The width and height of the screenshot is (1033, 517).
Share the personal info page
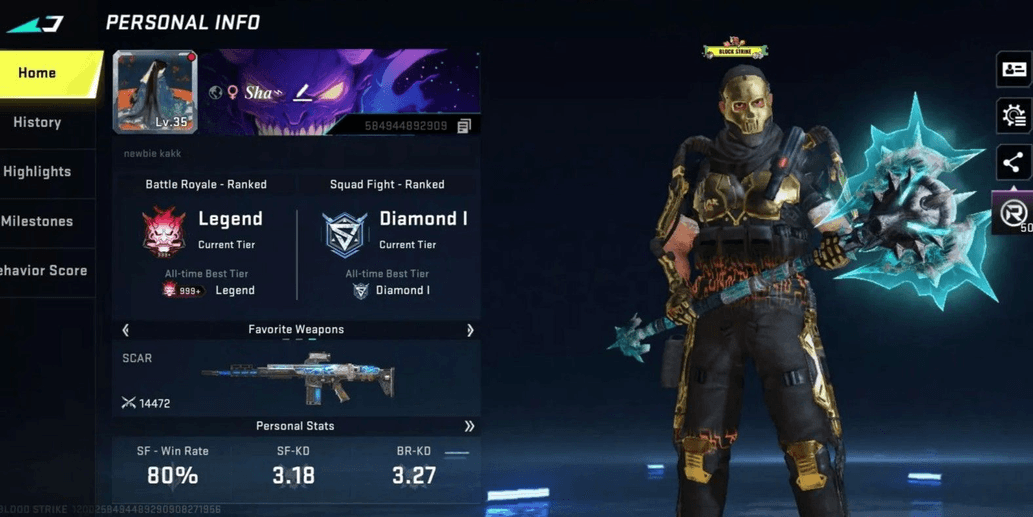point(1013,163)
